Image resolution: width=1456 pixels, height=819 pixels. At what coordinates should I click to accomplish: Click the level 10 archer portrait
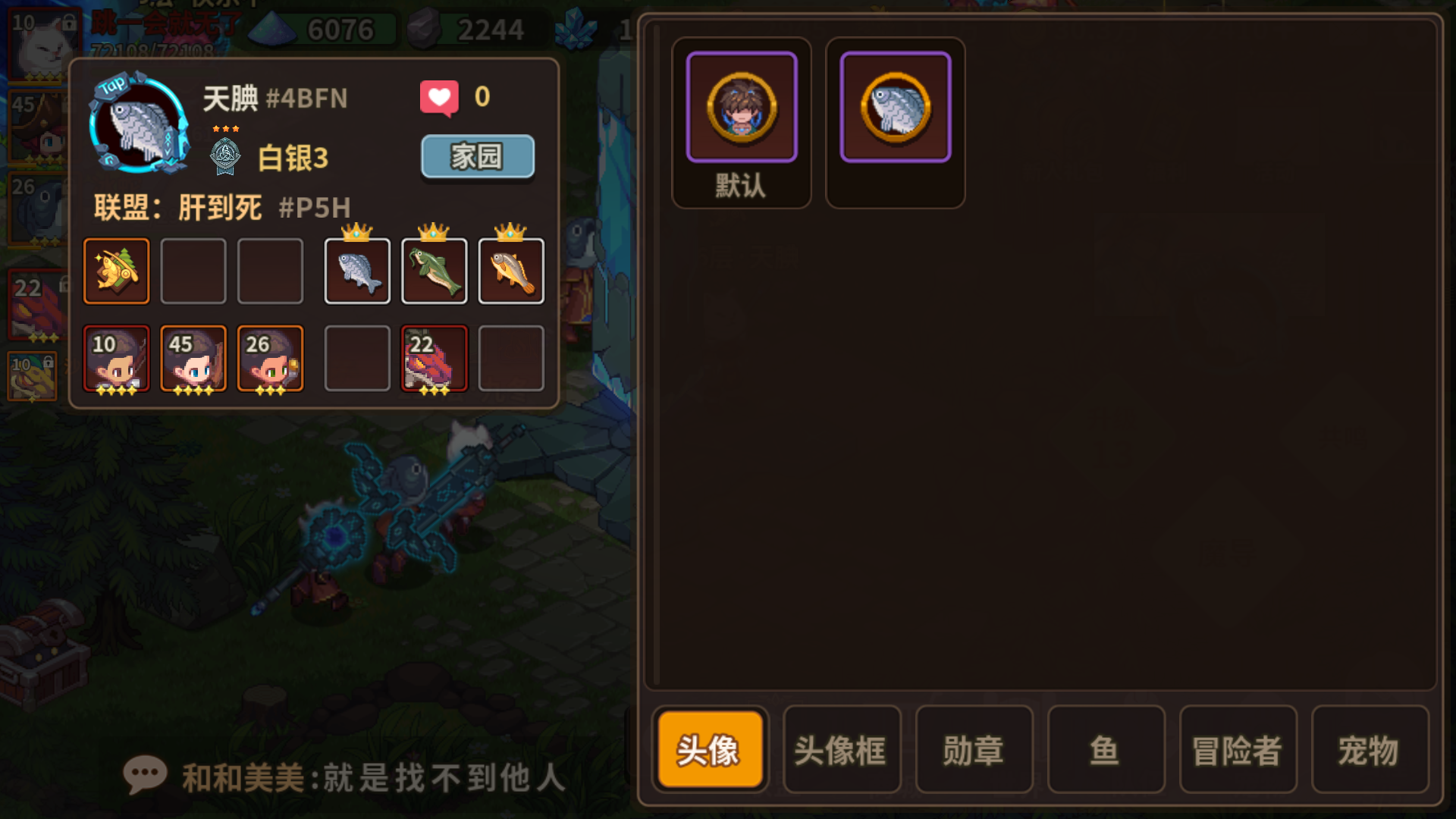coord(116,358)
